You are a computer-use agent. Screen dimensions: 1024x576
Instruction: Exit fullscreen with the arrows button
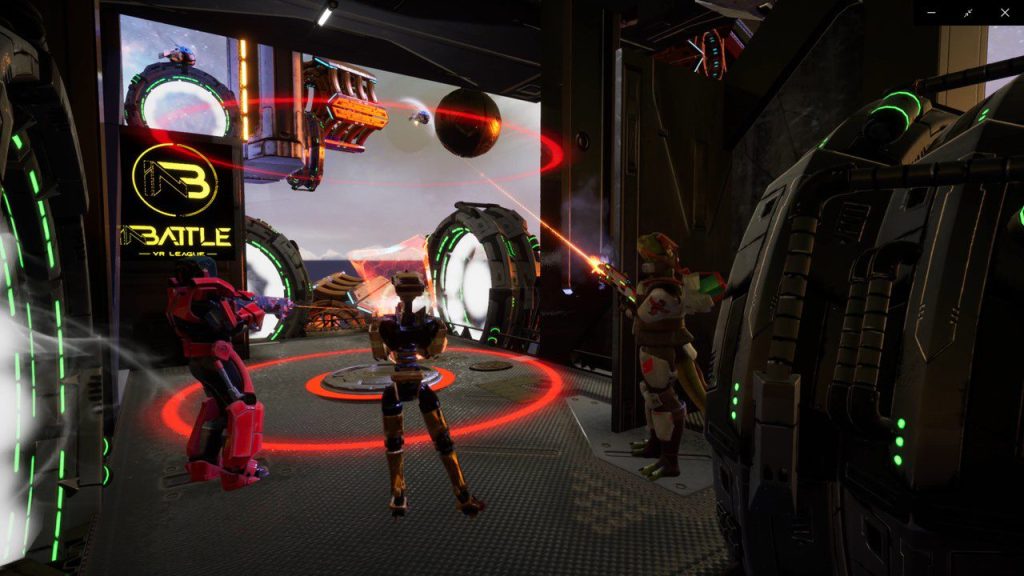pos(968,12)
